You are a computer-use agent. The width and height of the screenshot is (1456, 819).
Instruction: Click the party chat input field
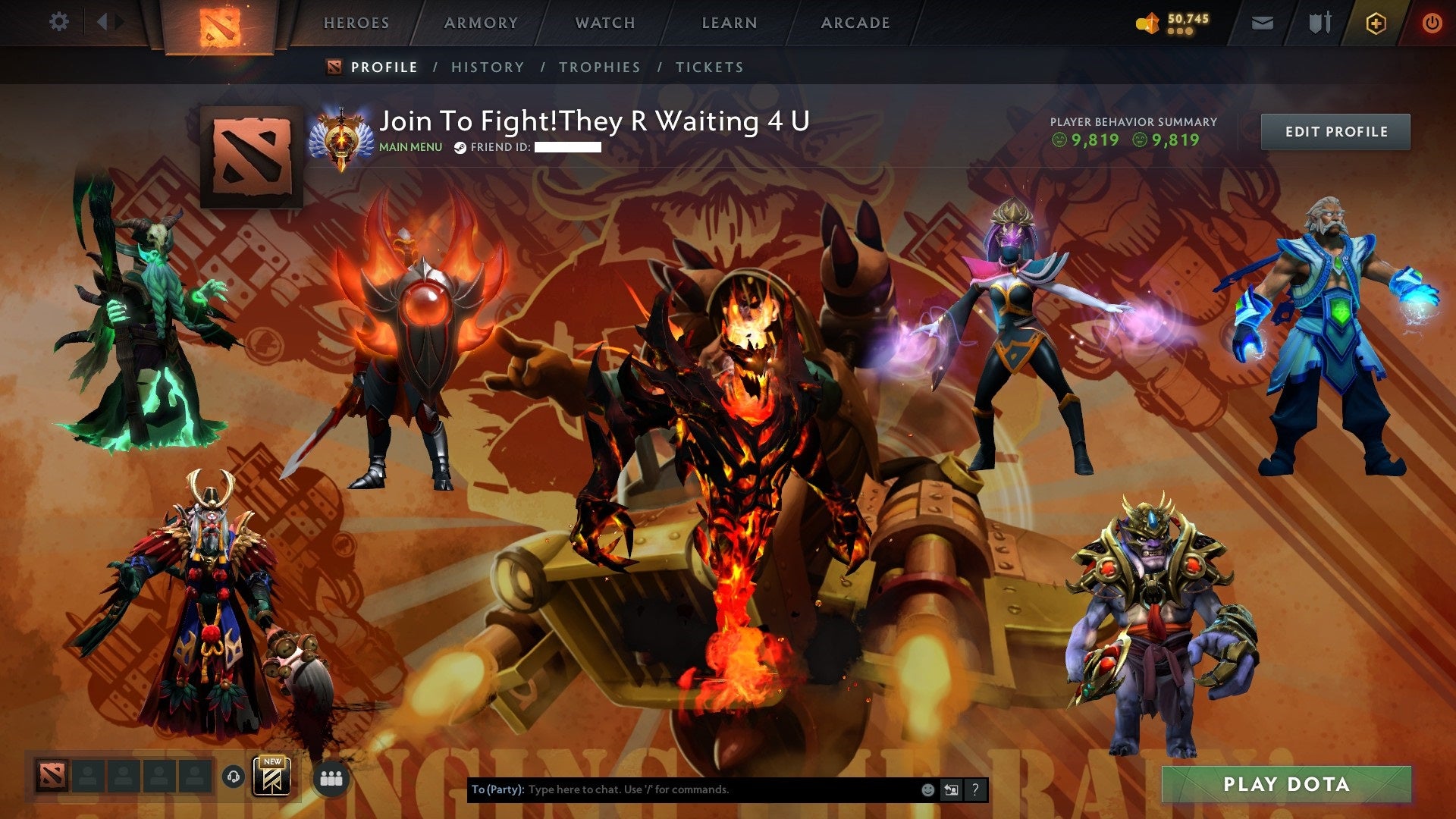[682, 789]
